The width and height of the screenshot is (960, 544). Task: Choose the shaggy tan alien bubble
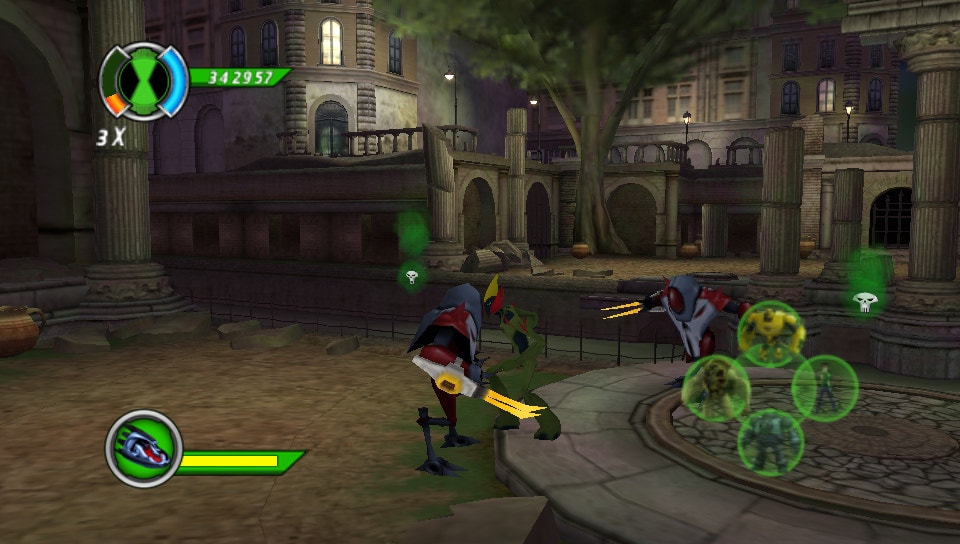(x=716, y=387)
